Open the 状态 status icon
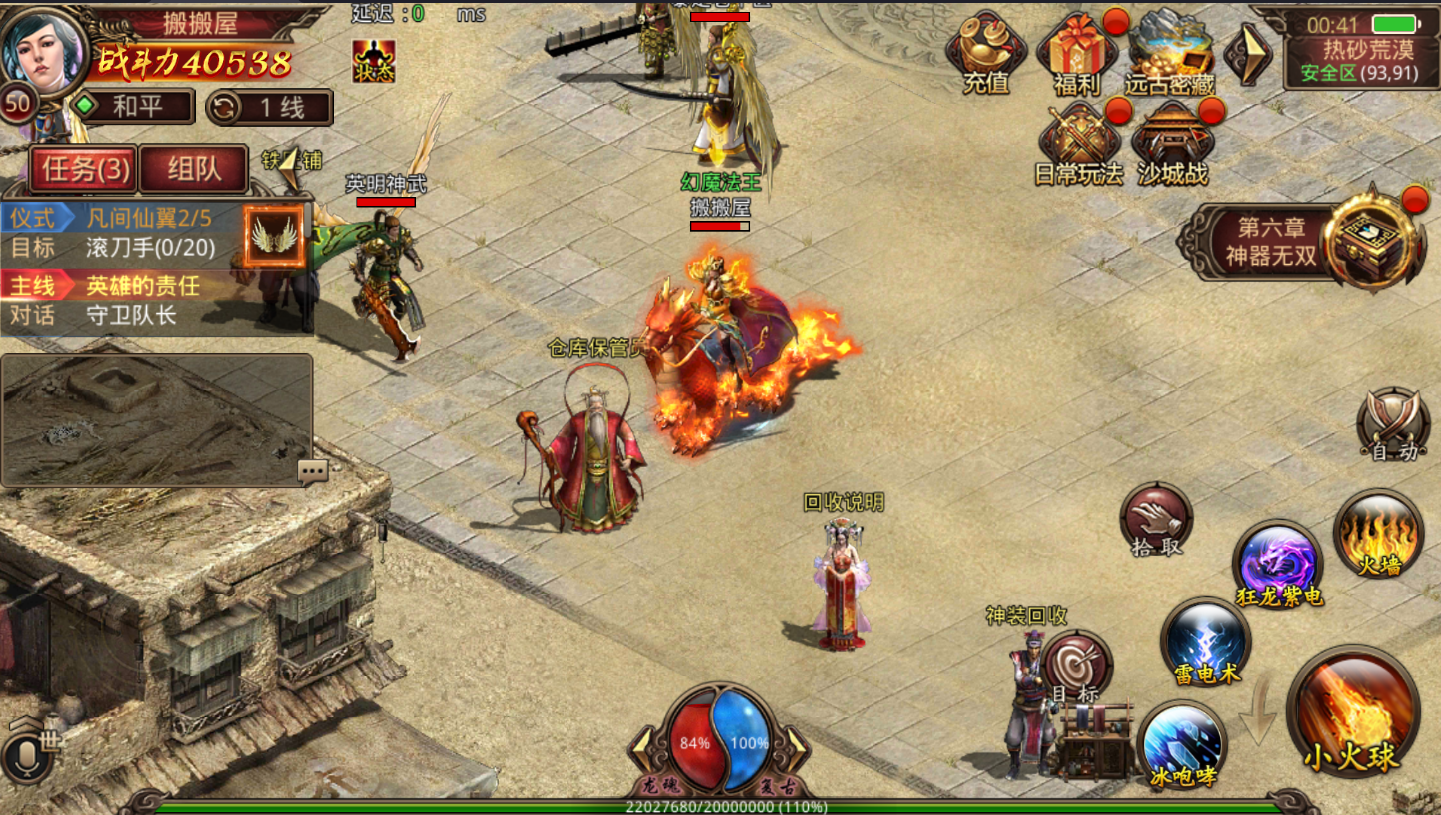This screenshot has height=815, width=1441. (x=373, y=61)
